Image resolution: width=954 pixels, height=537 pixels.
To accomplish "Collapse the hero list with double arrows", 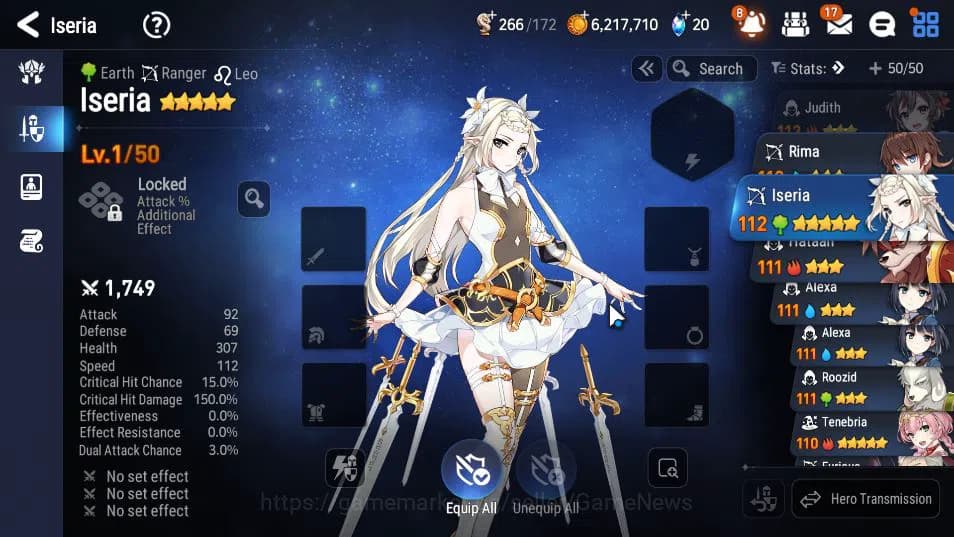I will 647,69.
